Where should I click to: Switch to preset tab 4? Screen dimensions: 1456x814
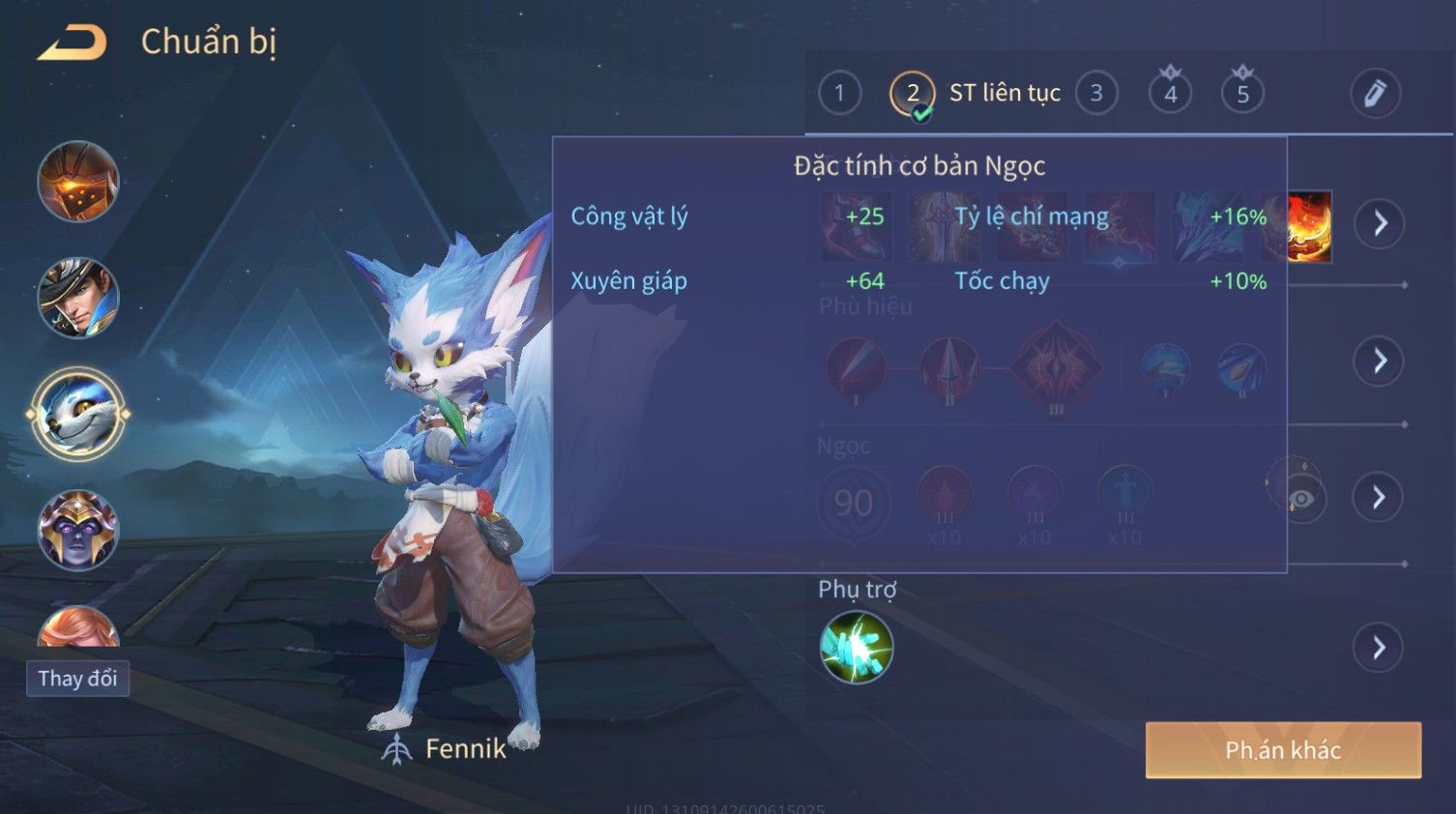pyautogui.click(x=1170, y=94)
